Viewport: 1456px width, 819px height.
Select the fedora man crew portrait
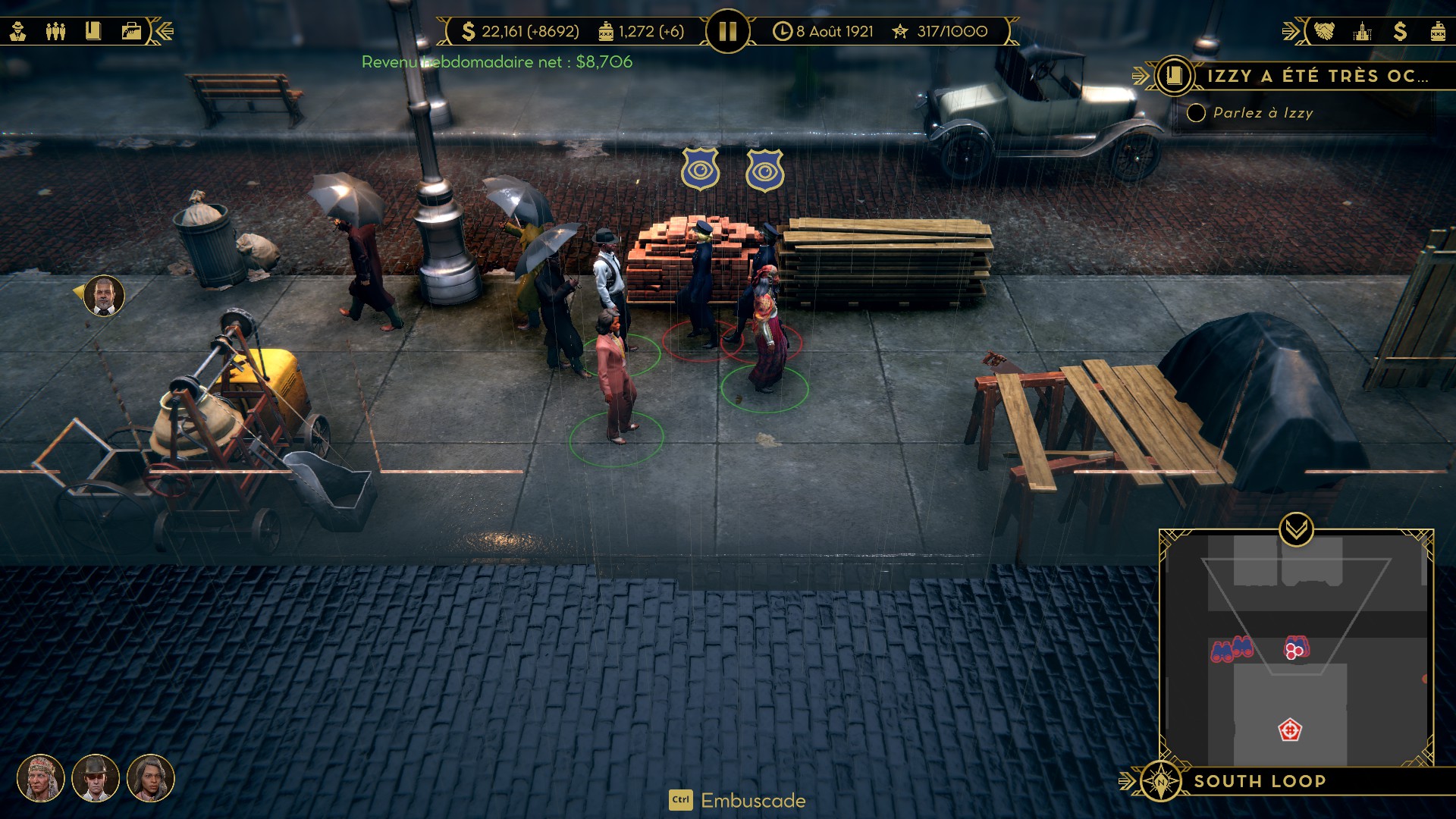point(96,778)
